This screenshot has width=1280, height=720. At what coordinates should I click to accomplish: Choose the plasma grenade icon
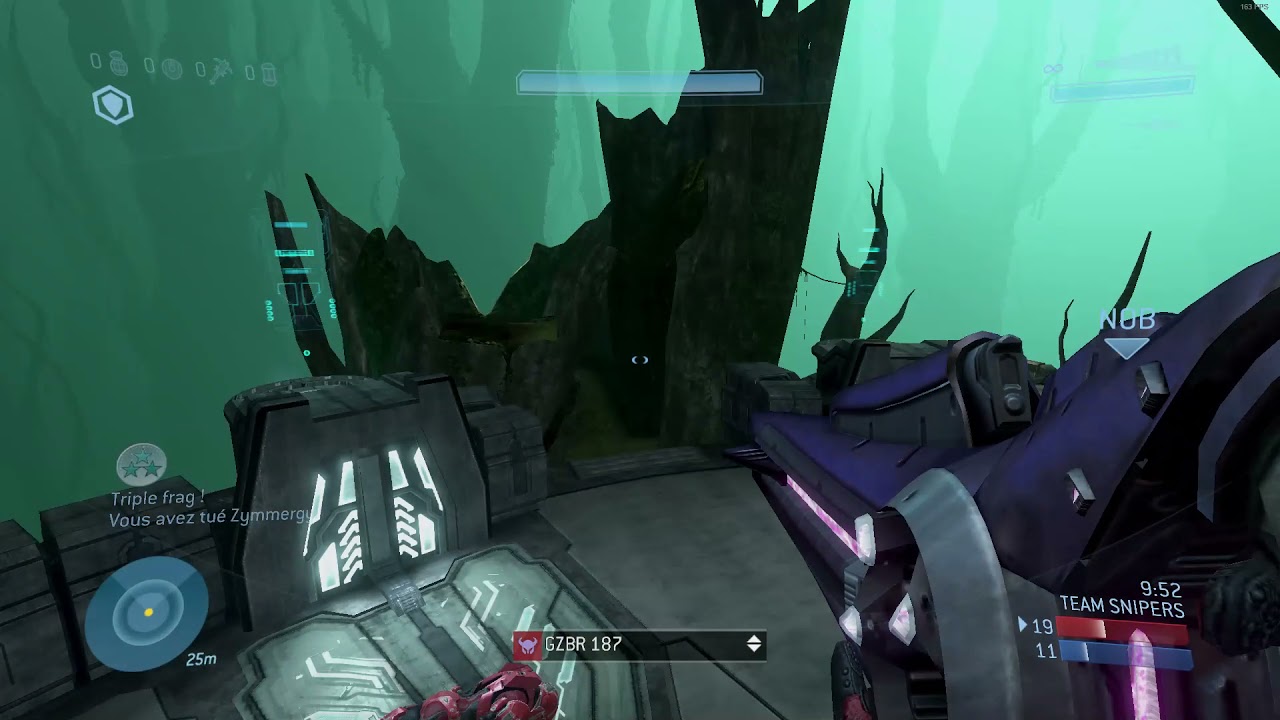pos(171,69)
